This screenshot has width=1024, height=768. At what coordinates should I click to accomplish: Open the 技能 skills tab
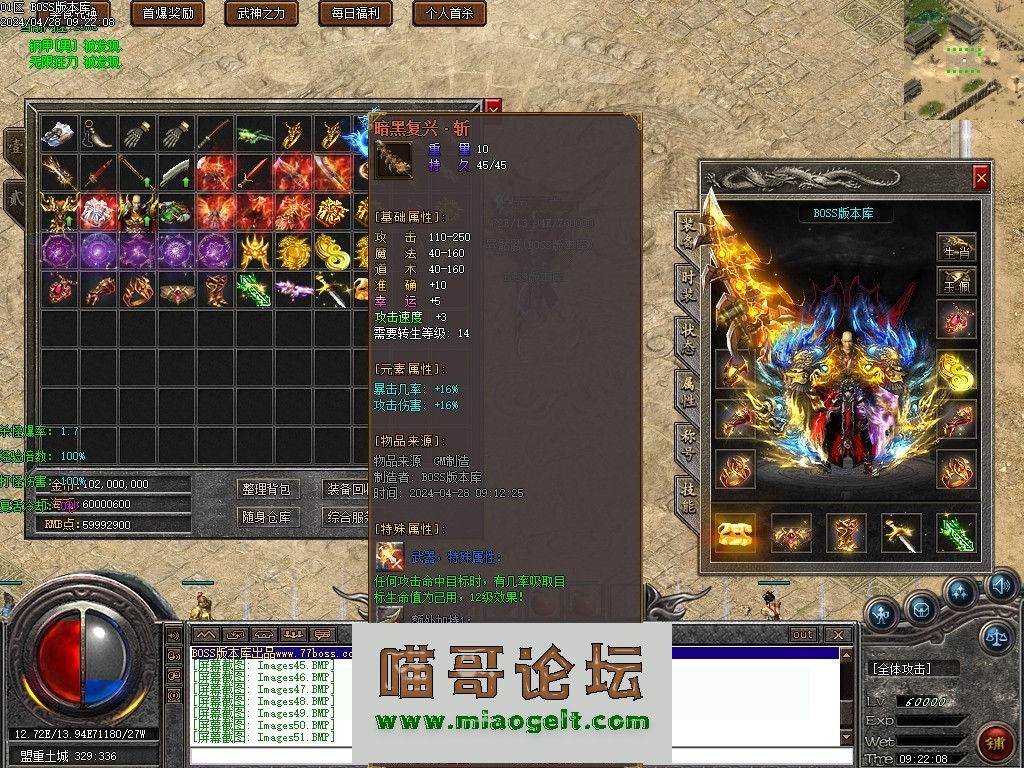point(687,495)
